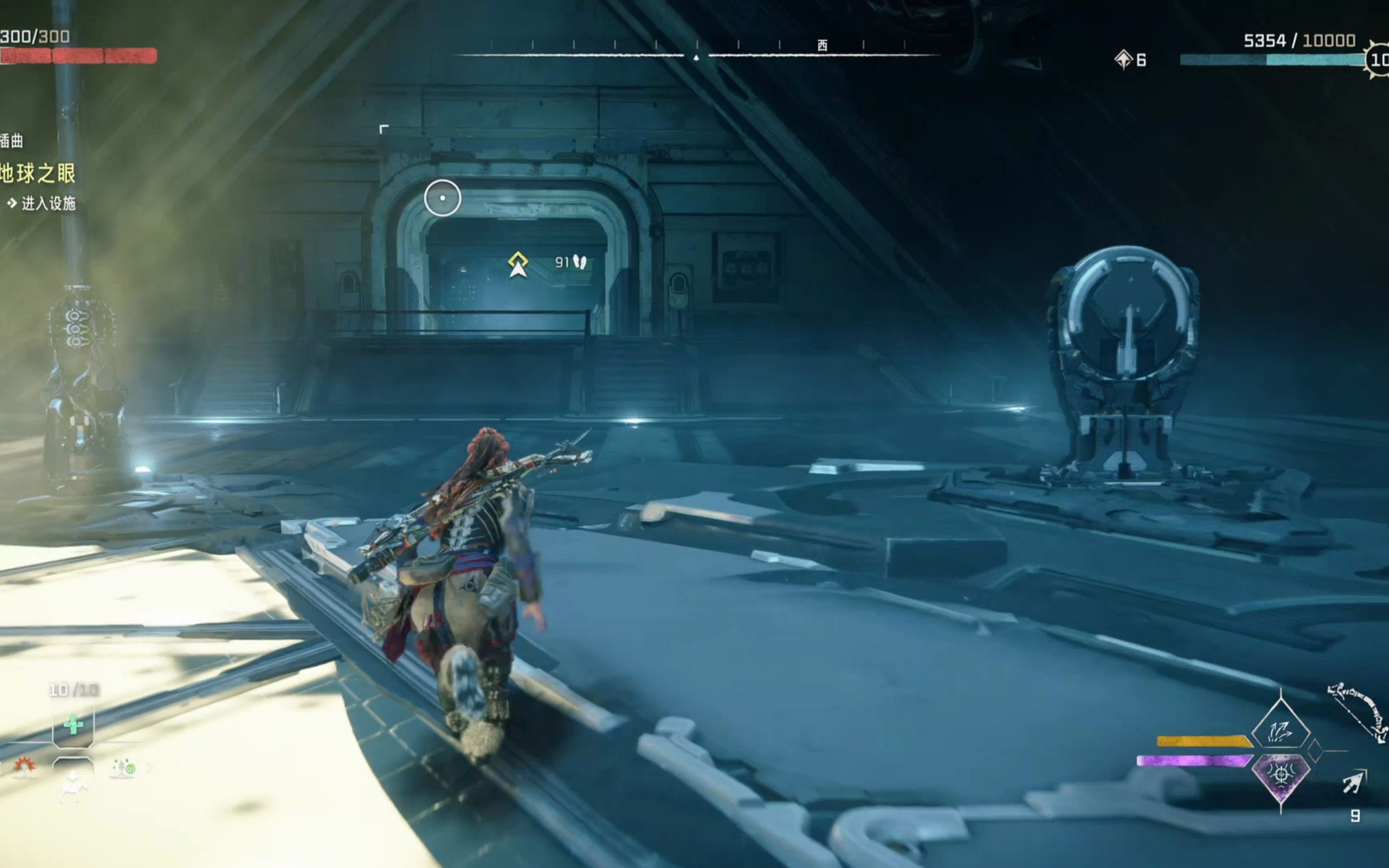1389x868 pixels.
Task: Click the yellow quest waypoint marker
Action: tap(518, 263)
